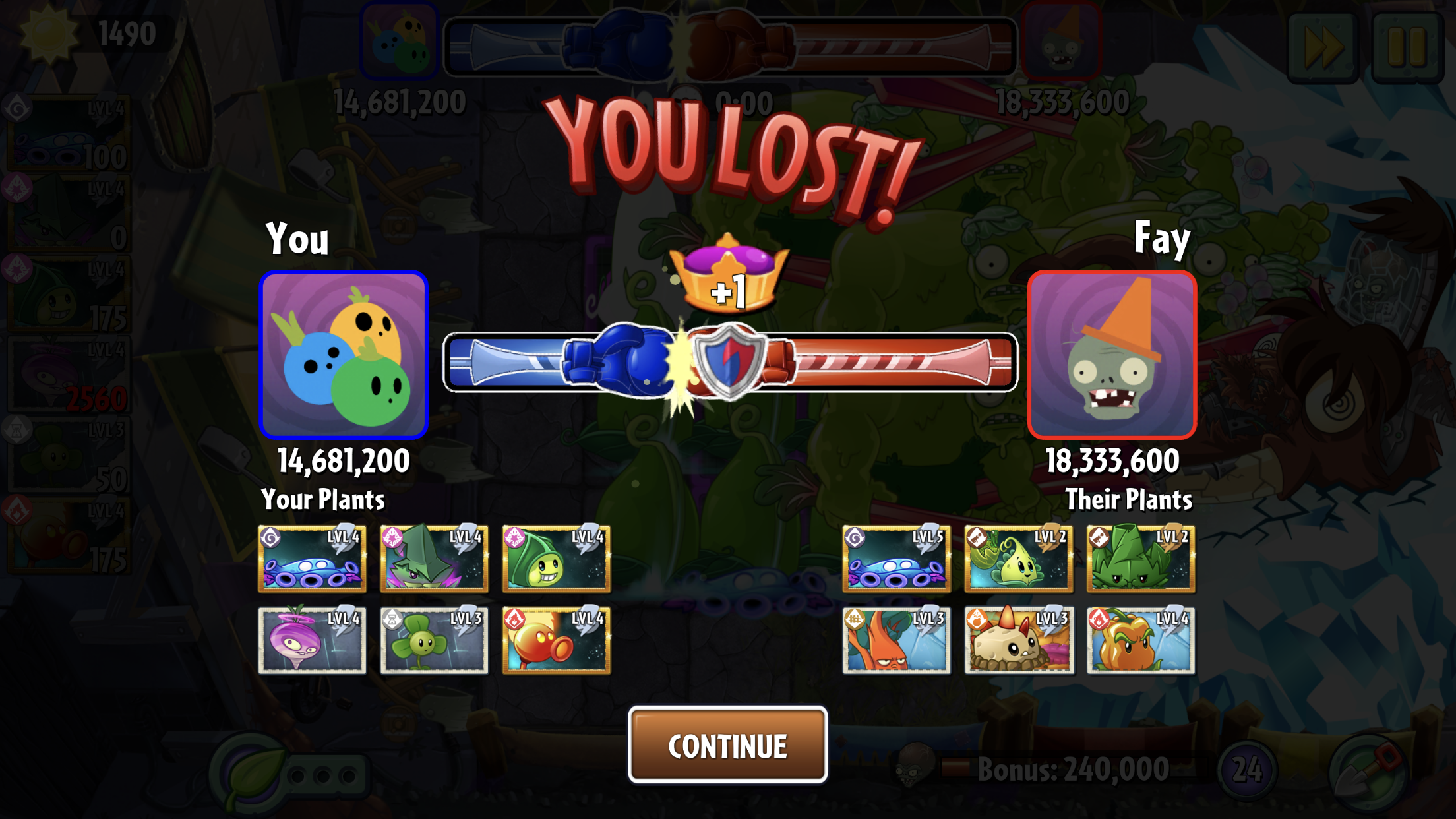Image resolution: width=1456 pixels, height=819 pixels.
Task: Continue past the You Lost screen
Action: pyautogui.click(x=727, y=745)
